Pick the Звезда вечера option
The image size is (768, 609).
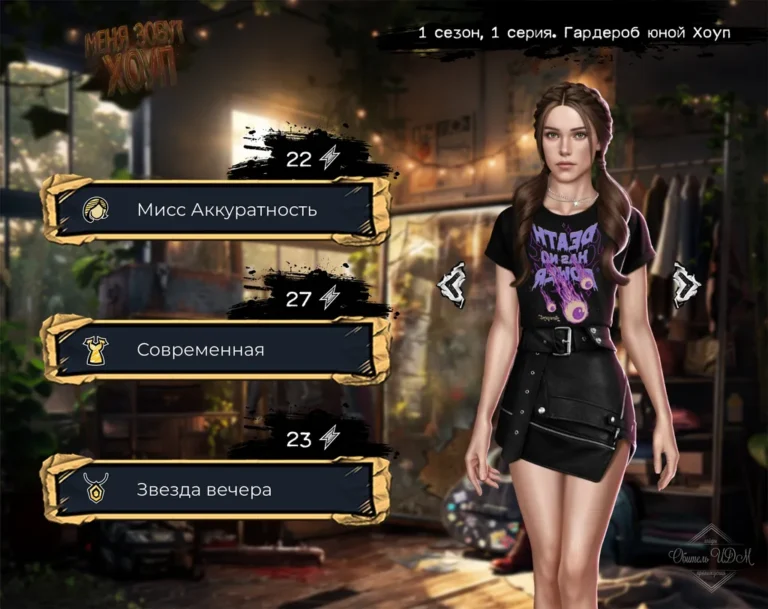click(x=215, y=490)
